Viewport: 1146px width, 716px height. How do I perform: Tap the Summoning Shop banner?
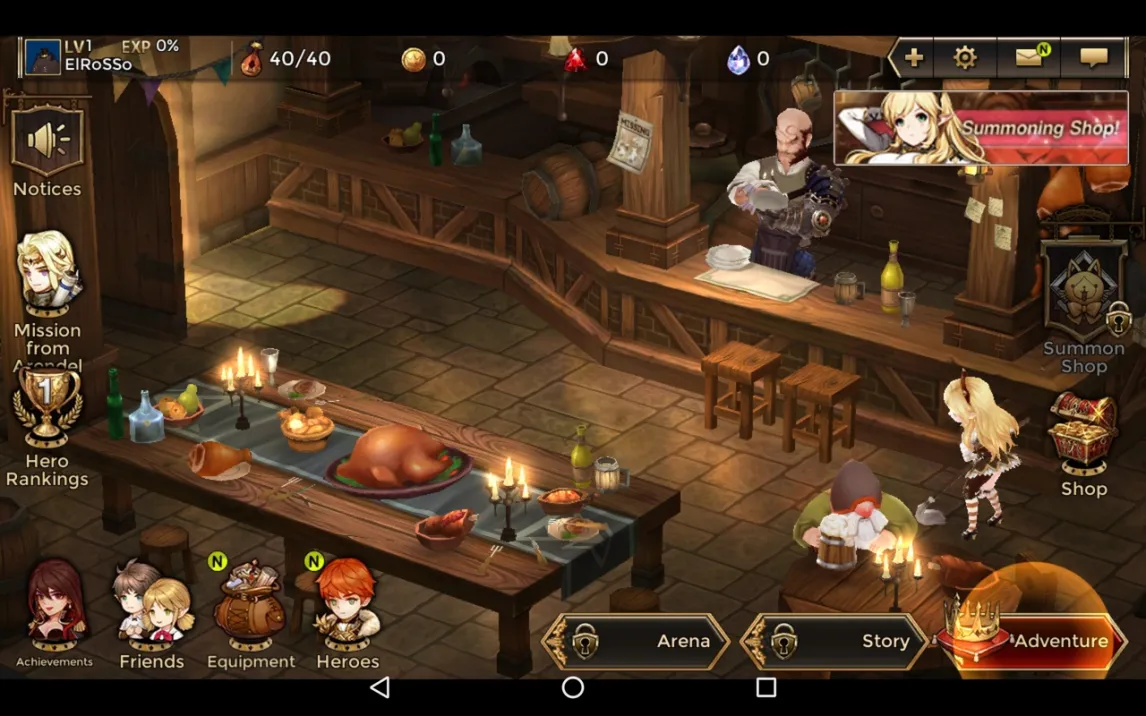click(x=981, y=128)
